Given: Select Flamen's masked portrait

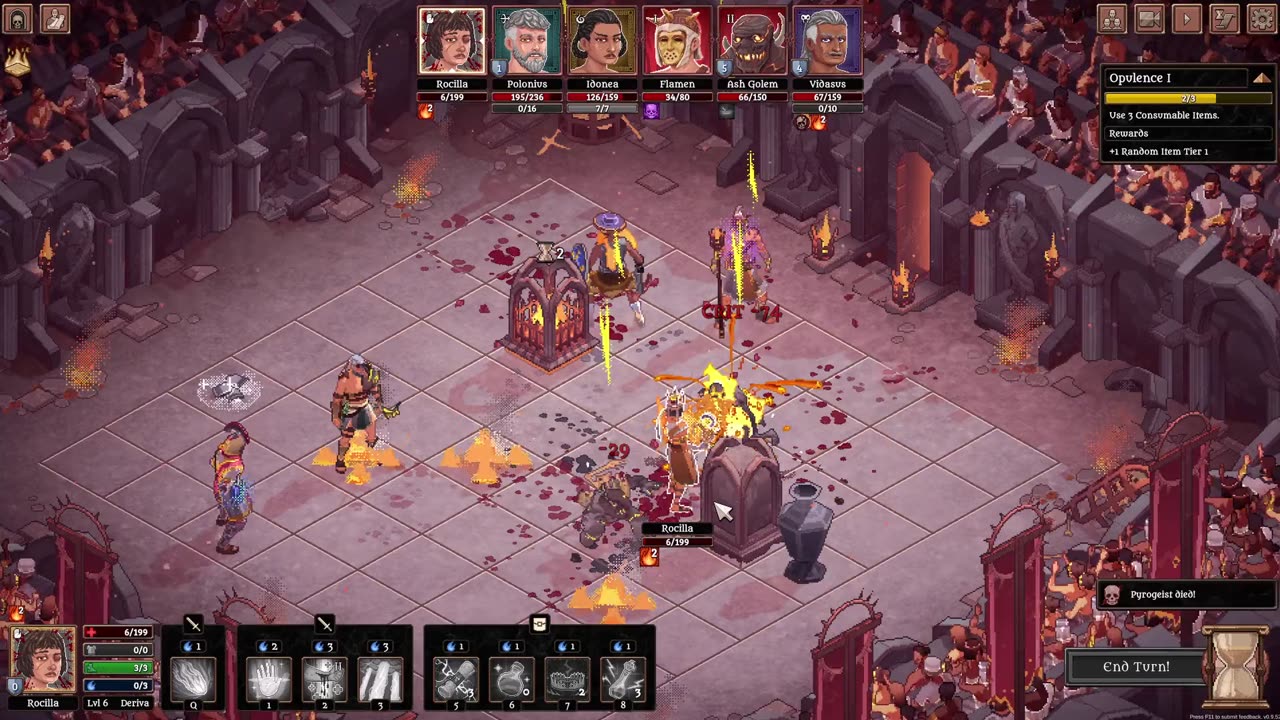Looking at the screenshot, I should (677, 42).
